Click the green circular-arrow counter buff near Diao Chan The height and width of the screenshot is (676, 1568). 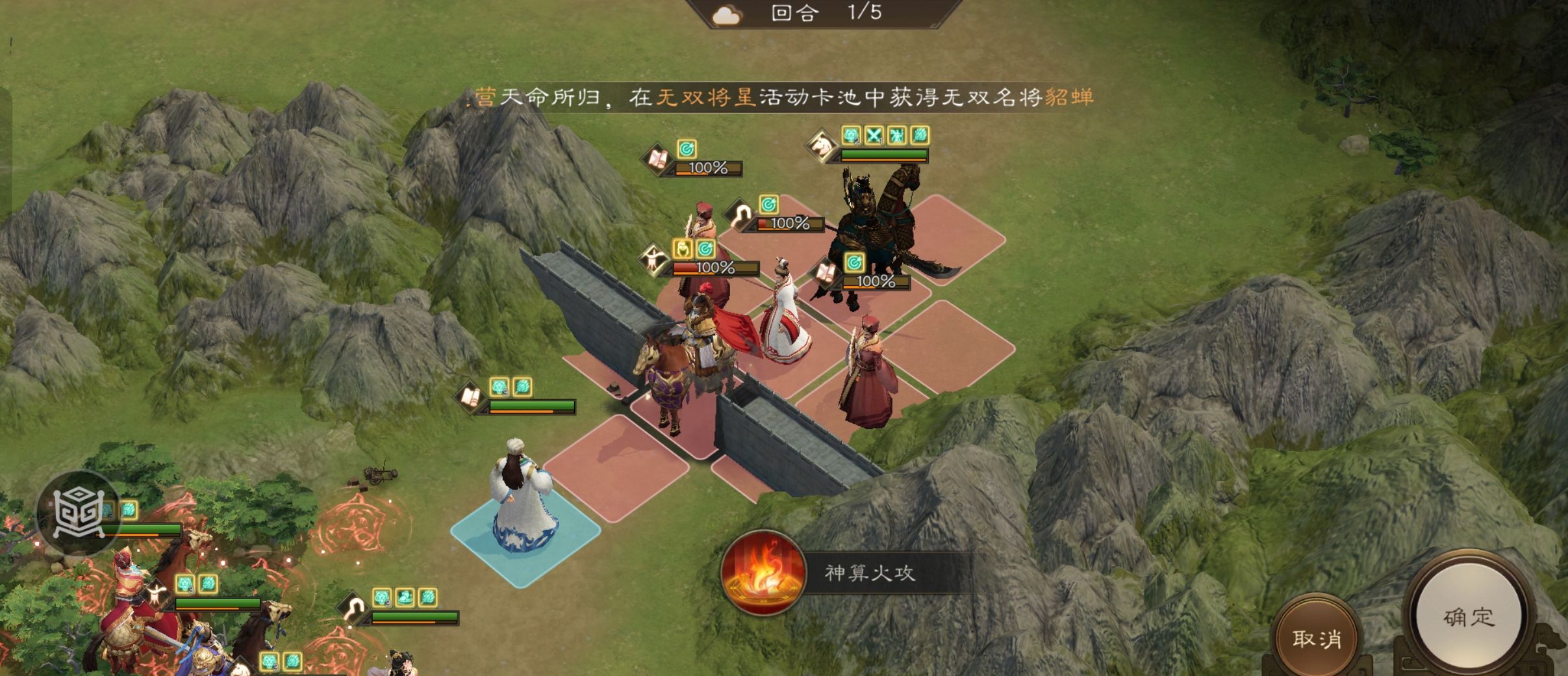[856, 265]
